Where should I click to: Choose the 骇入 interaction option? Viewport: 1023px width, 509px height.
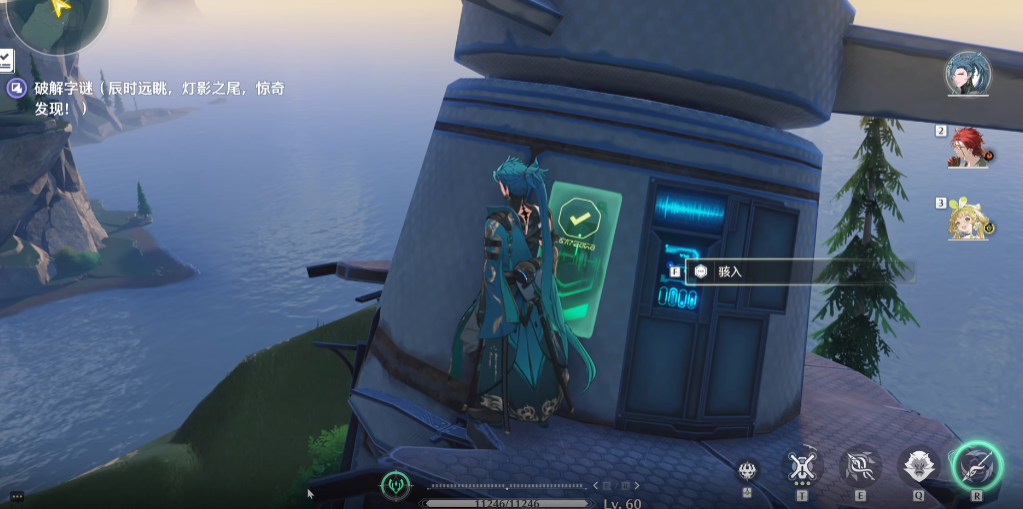(x=730, y=271)
